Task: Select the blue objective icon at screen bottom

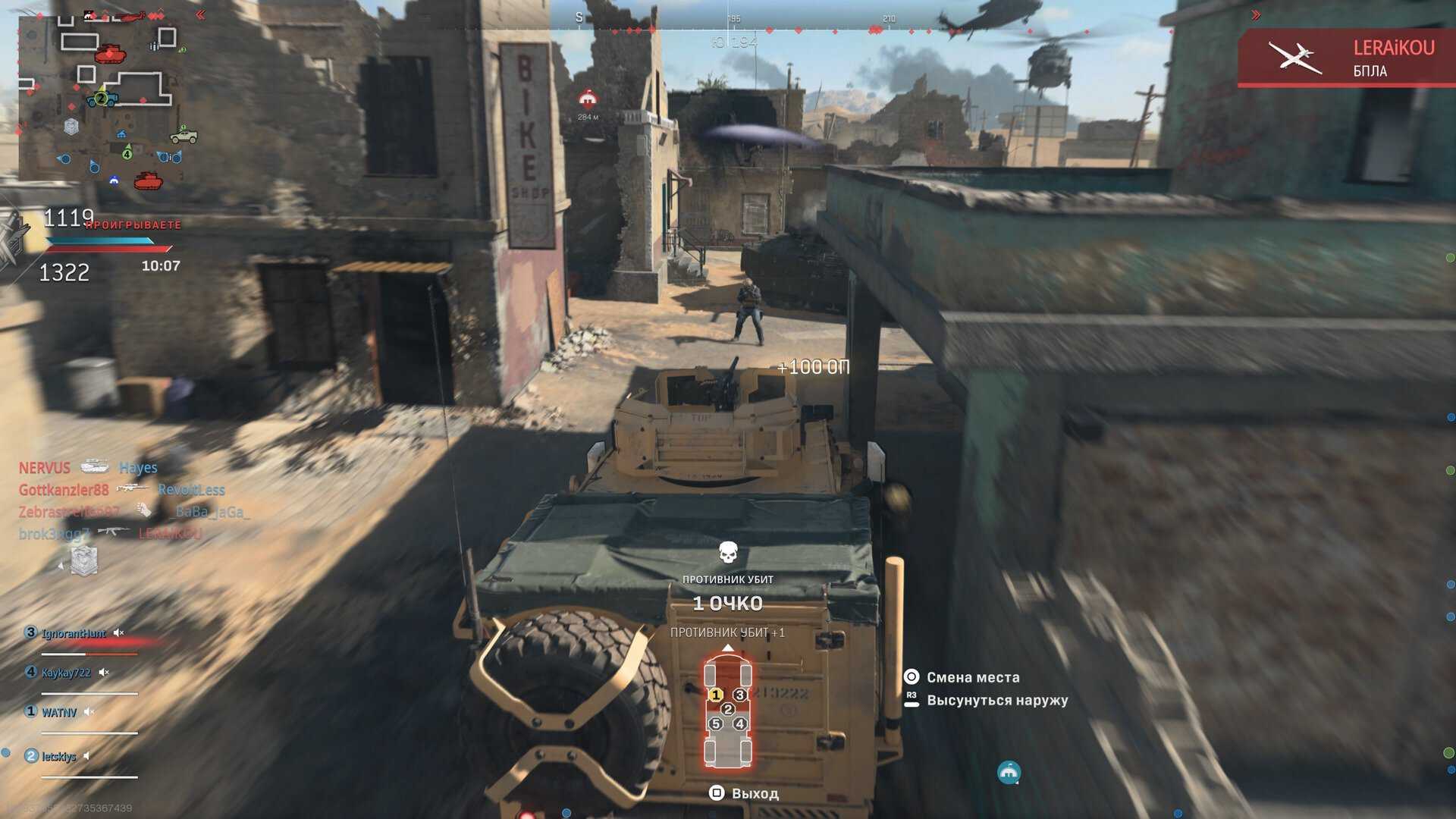Action: pyautogui.click(x=1008, y=773)
